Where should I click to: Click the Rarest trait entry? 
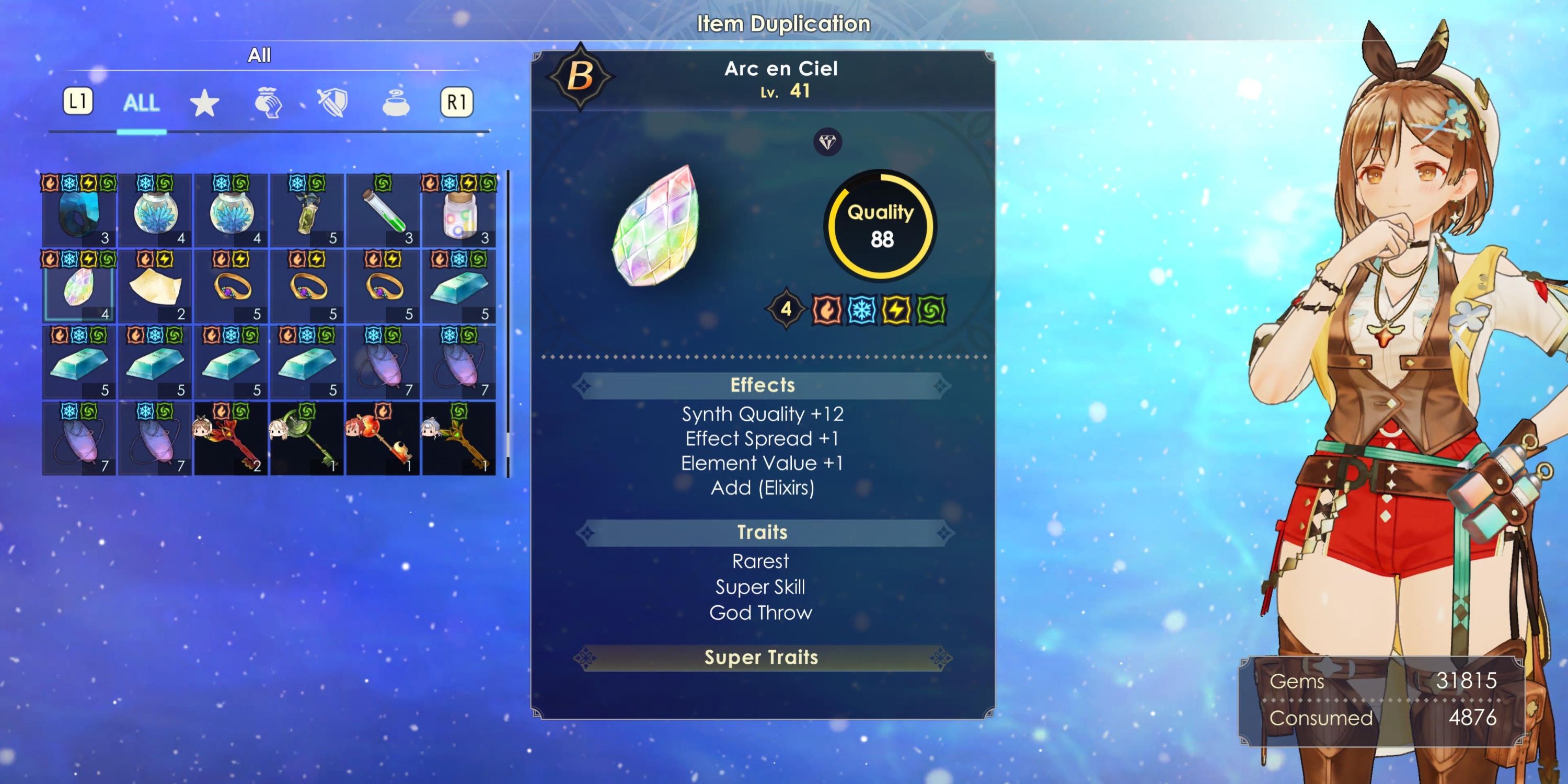(x=760, y=561)
